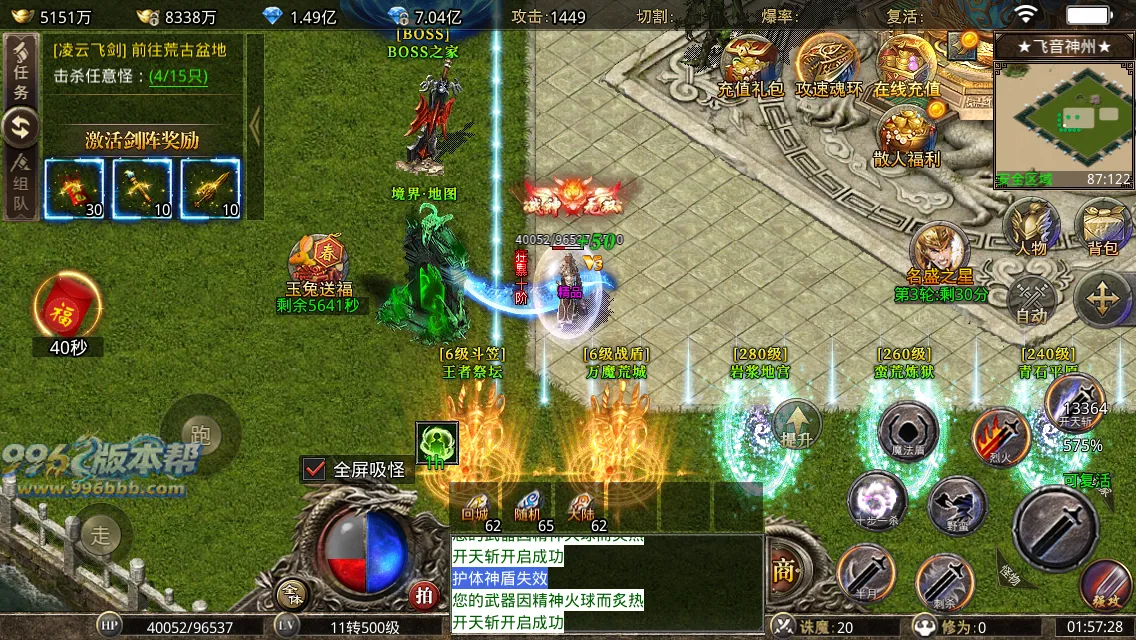Activate the 魔法盾 magic shield skill
The height and width of the screenshot is (640, 1136).
908,432
